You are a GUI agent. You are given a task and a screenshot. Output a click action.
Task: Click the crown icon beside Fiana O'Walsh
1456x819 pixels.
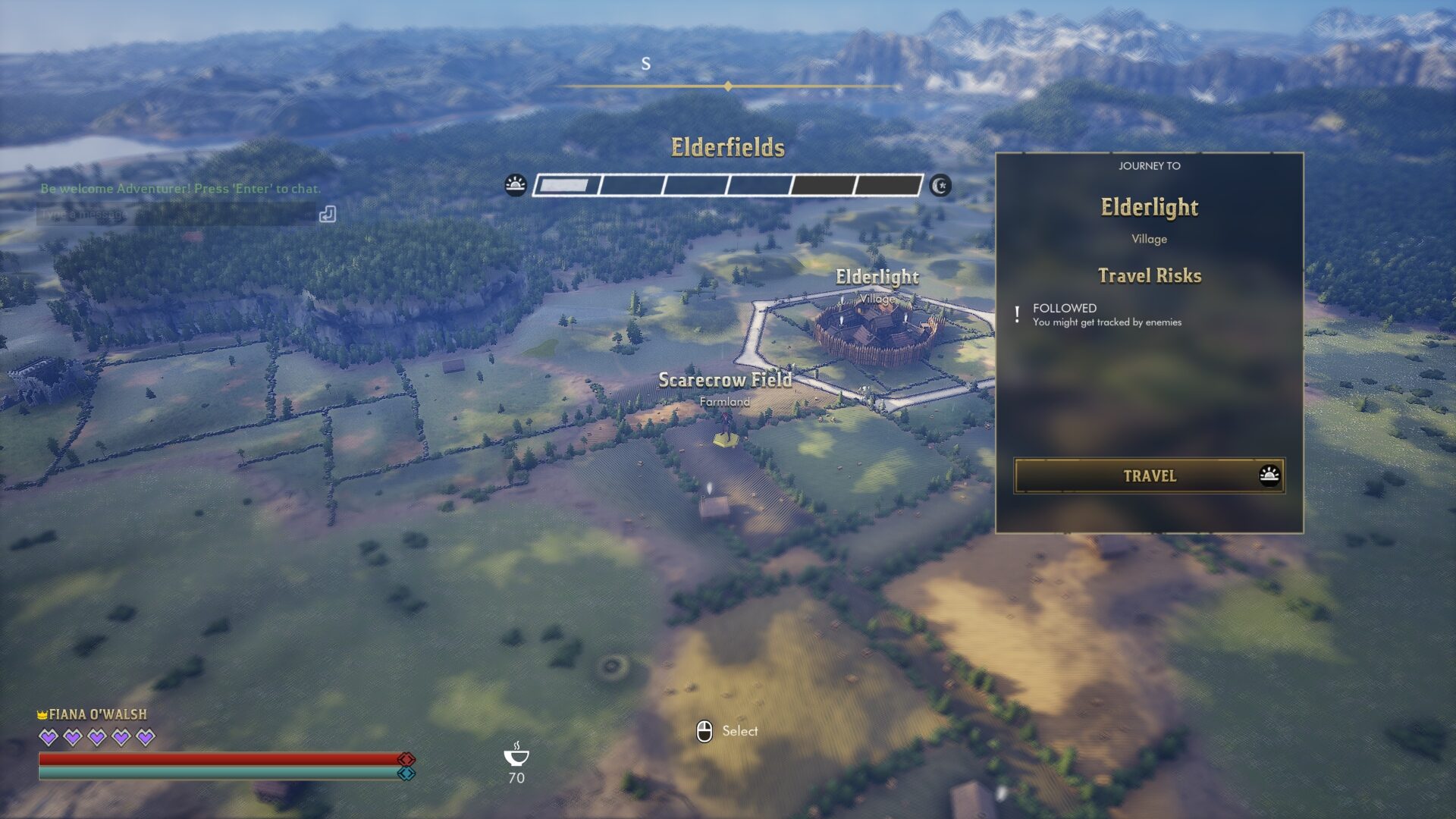click(x=42, y=714)
